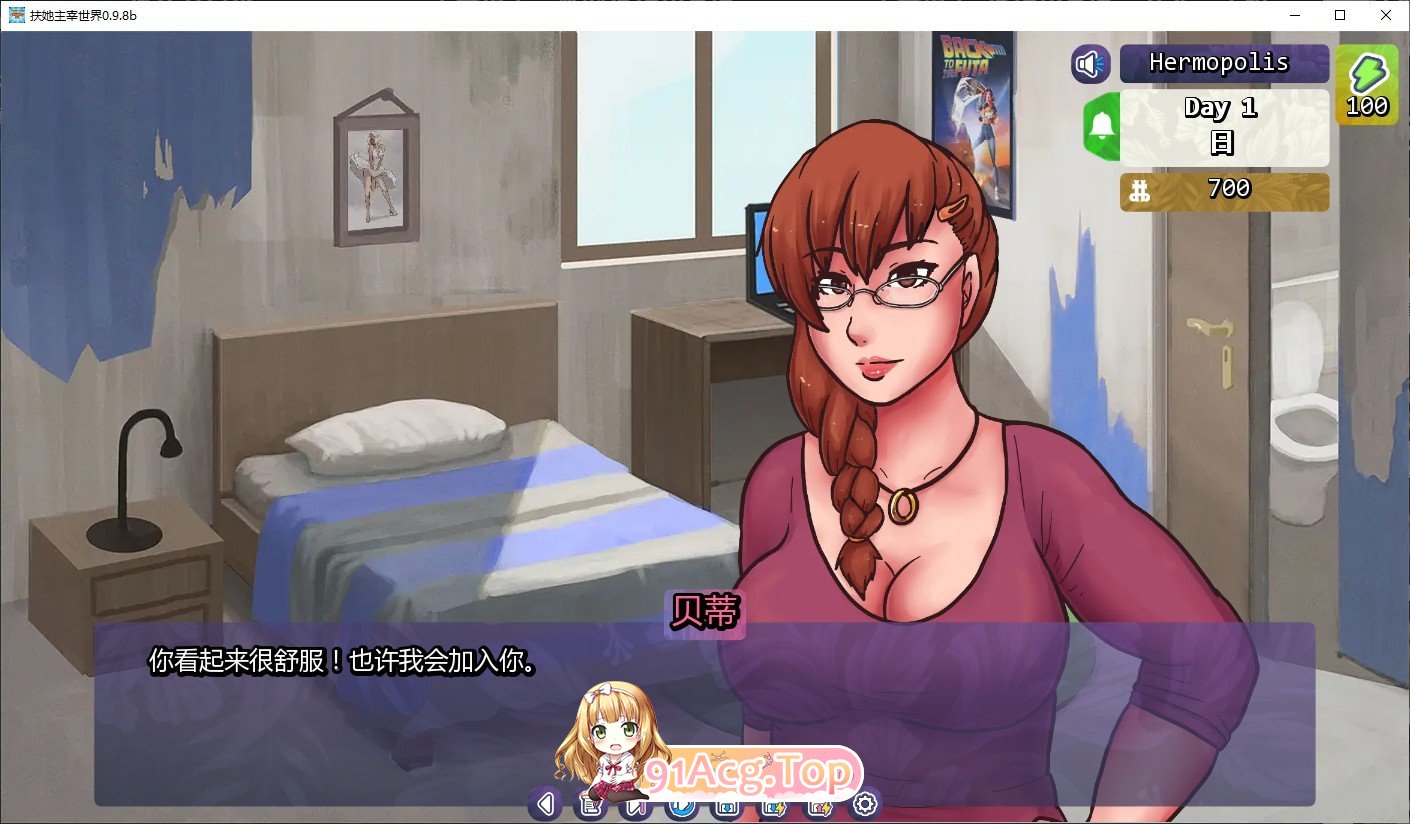This screenshot has height=824, width=1410.
Task: Click the rollback arrow icon
Action: [545, 804]
